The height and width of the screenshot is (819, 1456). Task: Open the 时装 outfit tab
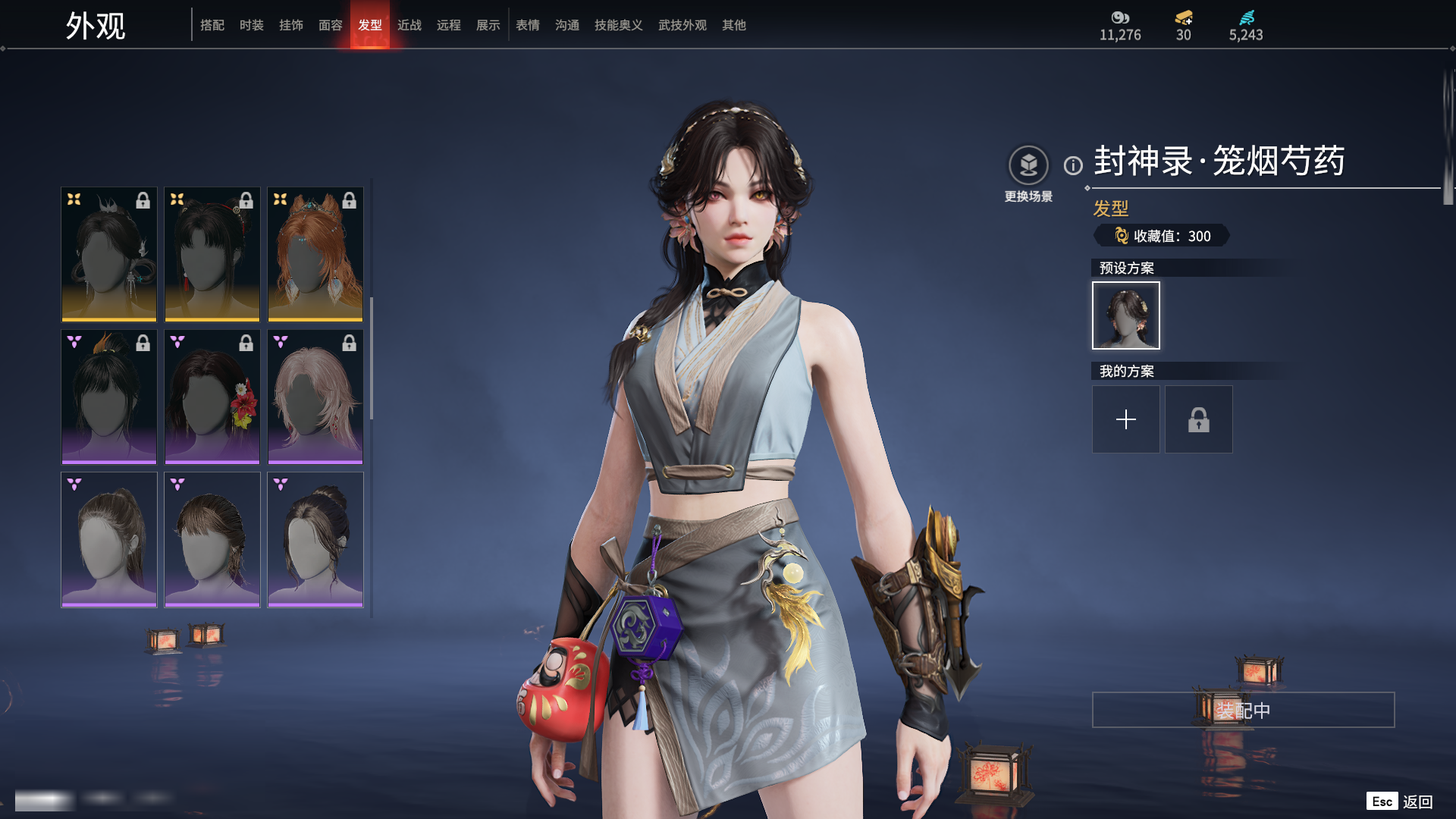(252, 25)
